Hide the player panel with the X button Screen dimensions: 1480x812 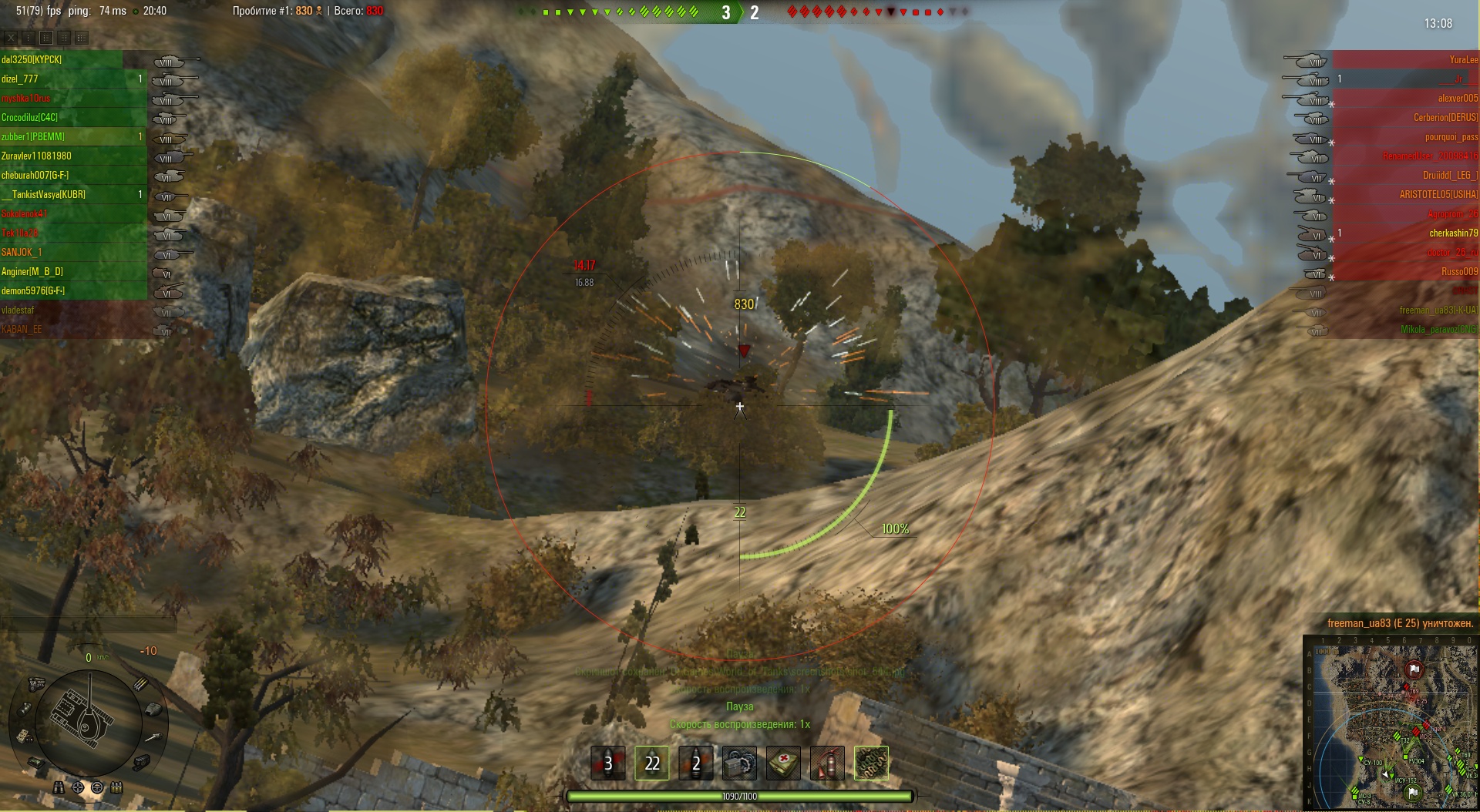click(x=11, y=37)
